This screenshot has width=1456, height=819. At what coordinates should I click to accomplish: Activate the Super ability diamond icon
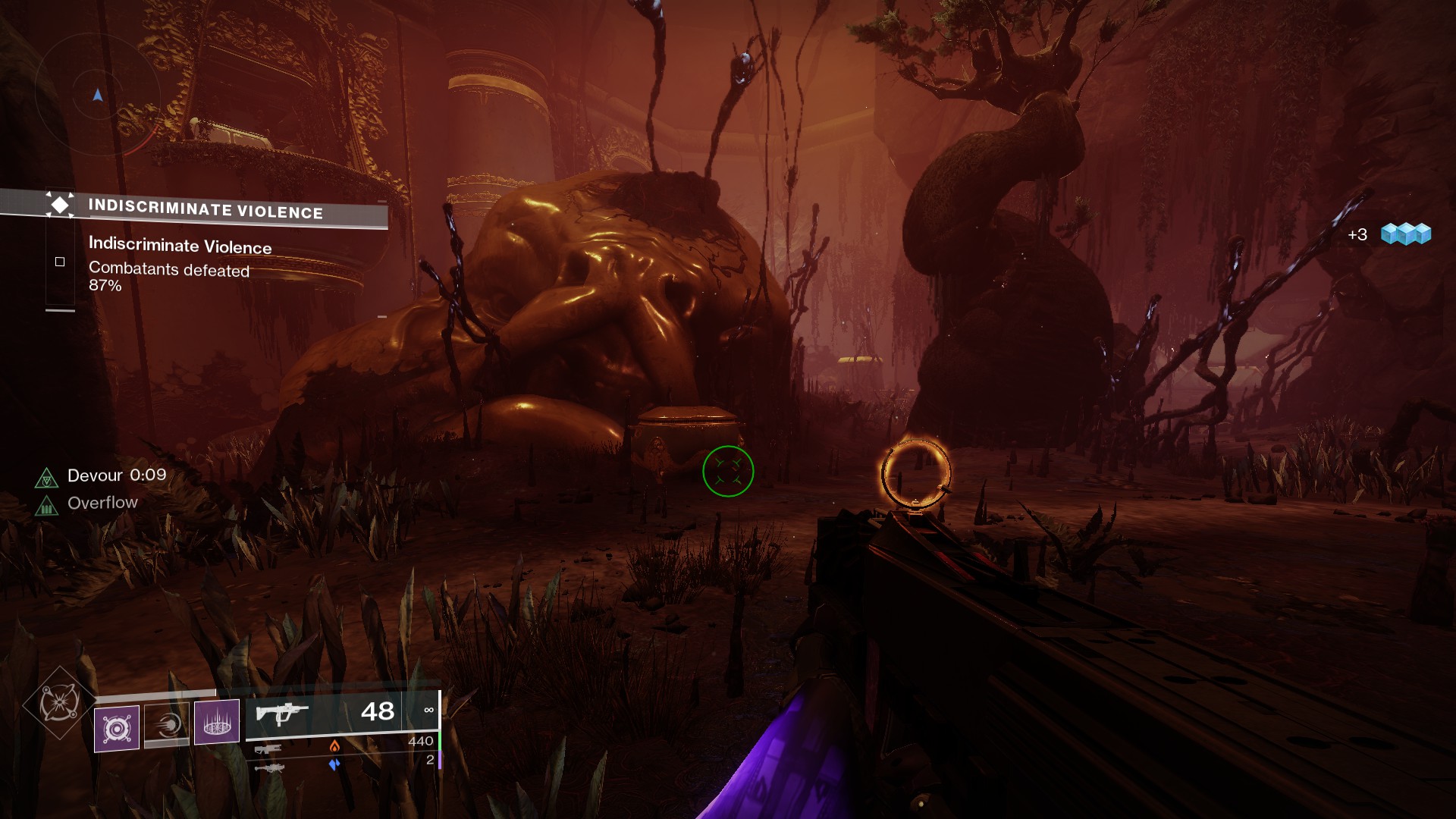pos(59,702)
